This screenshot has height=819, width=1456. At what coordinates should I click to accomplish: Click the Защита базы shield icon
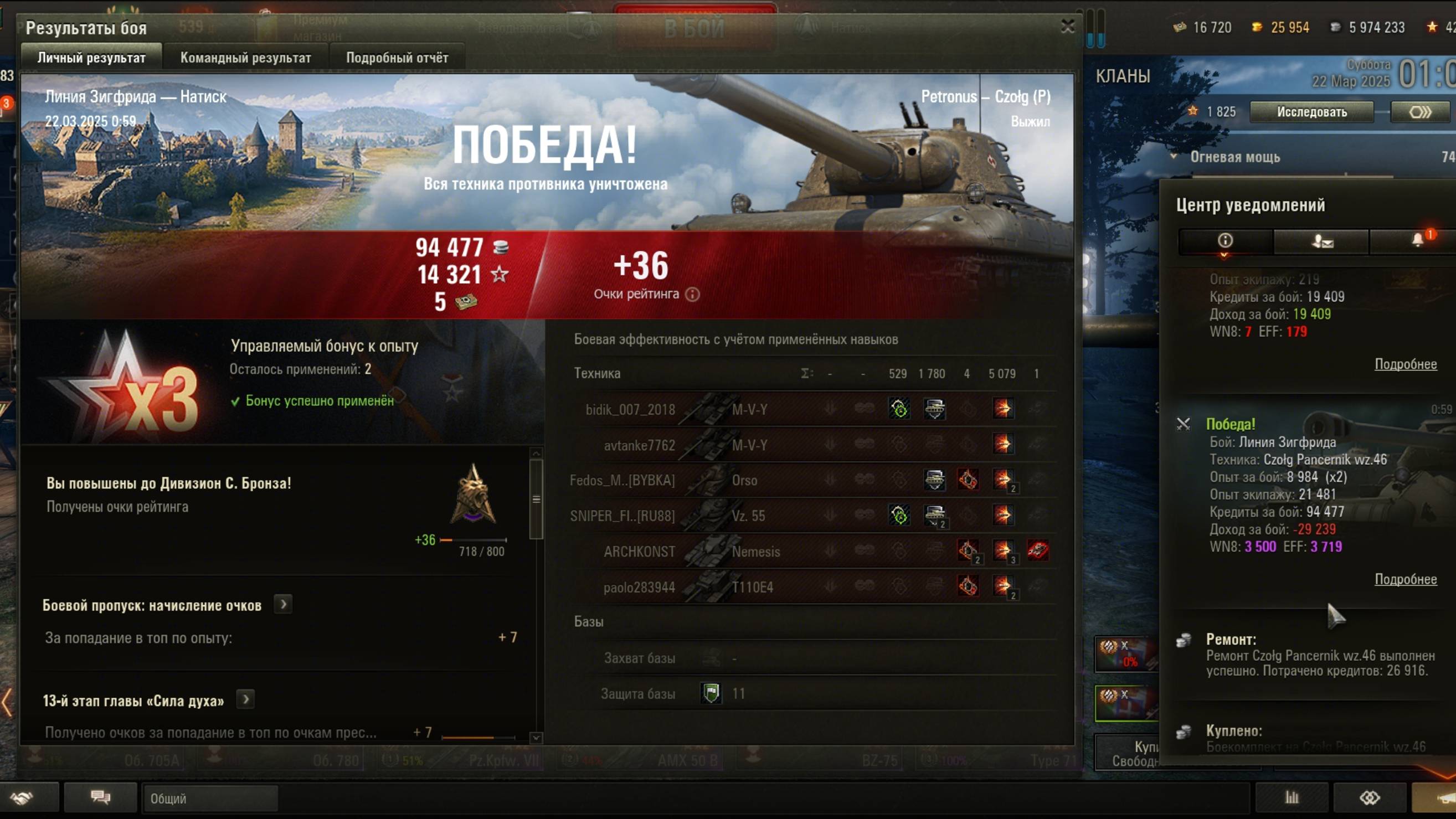[711, 693]
